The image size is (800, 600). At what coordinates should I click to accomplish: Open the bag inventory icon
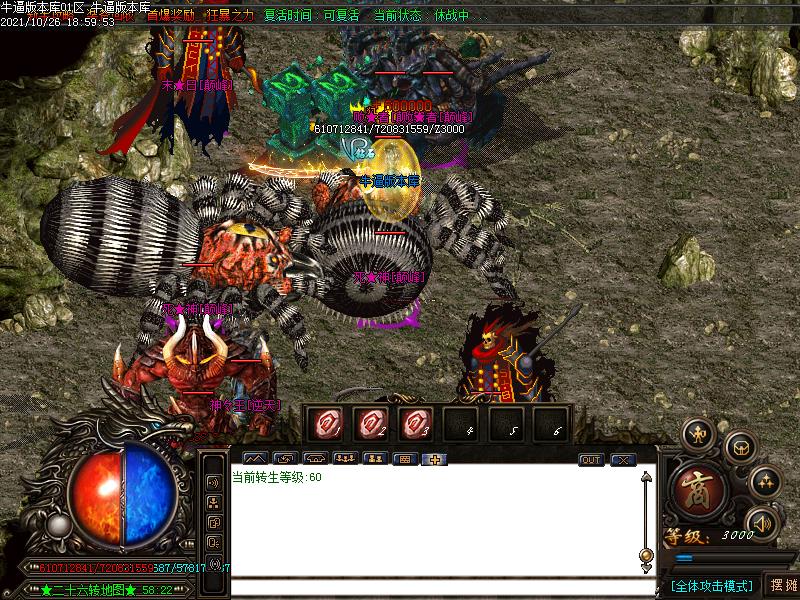point(739,447)
